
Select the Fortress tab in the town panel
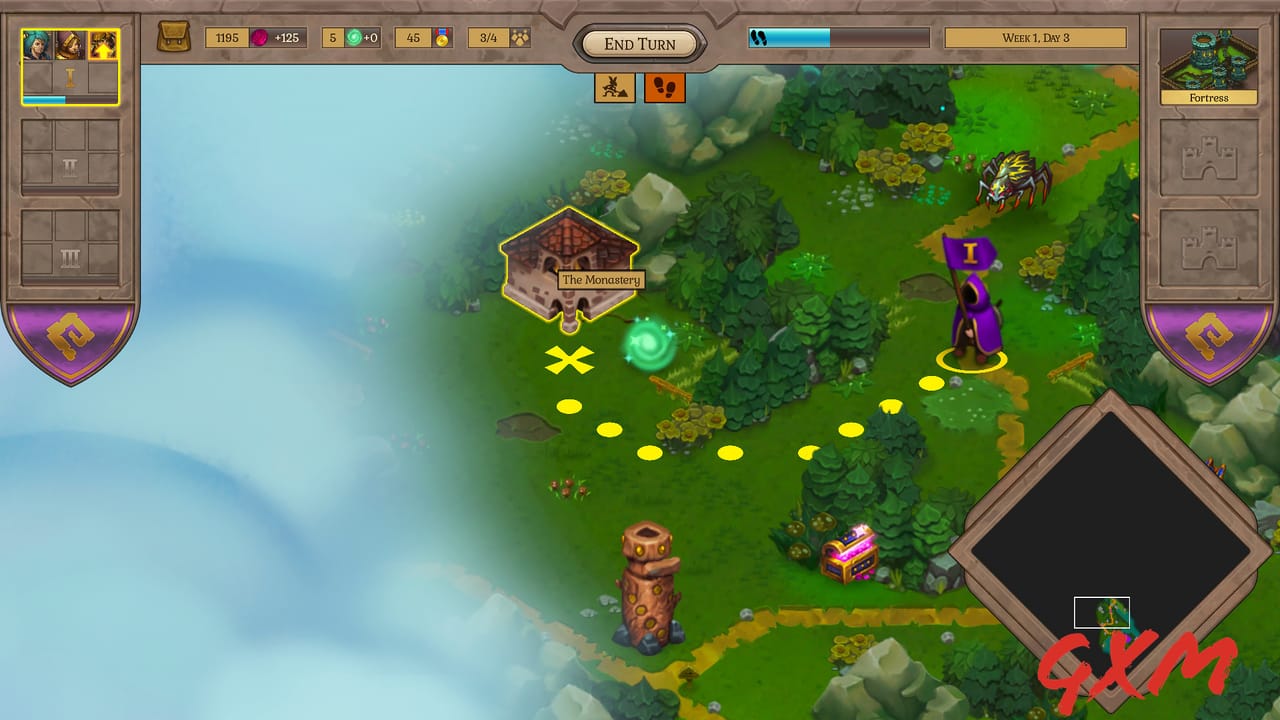[x=1209, y=60]
